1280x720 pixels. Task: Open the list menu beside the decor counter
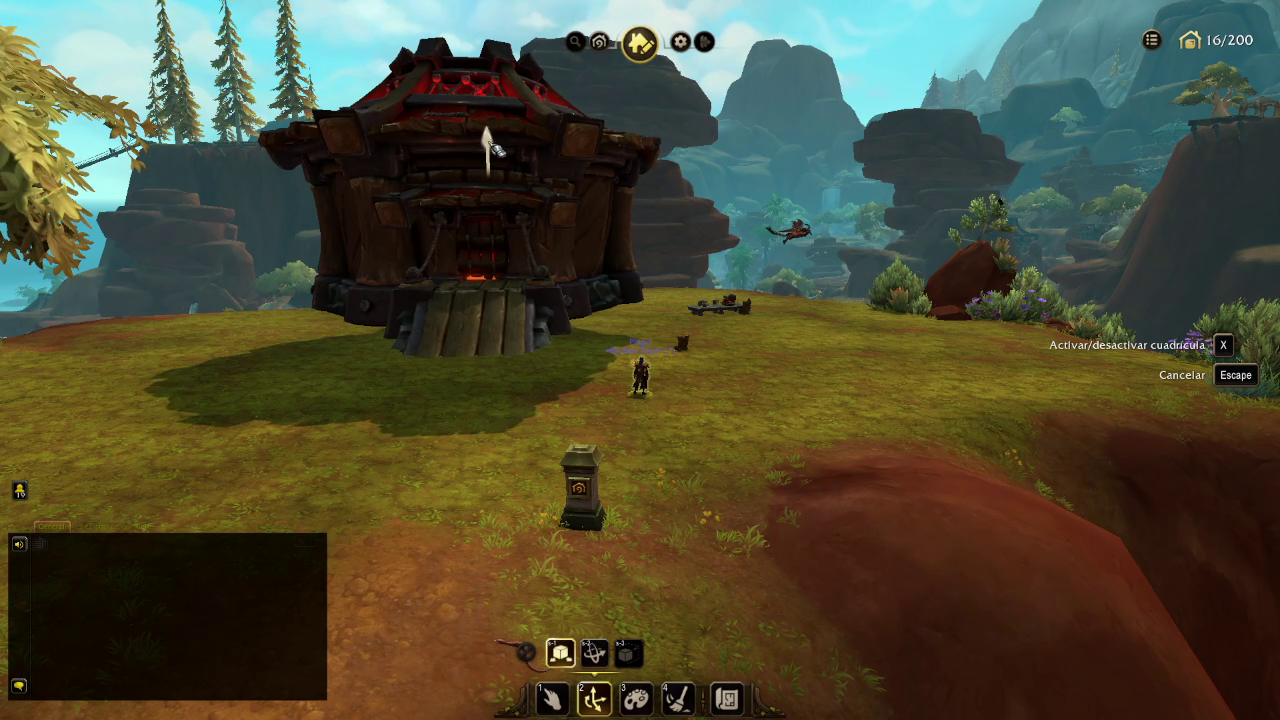click(x=1152, y=40)
